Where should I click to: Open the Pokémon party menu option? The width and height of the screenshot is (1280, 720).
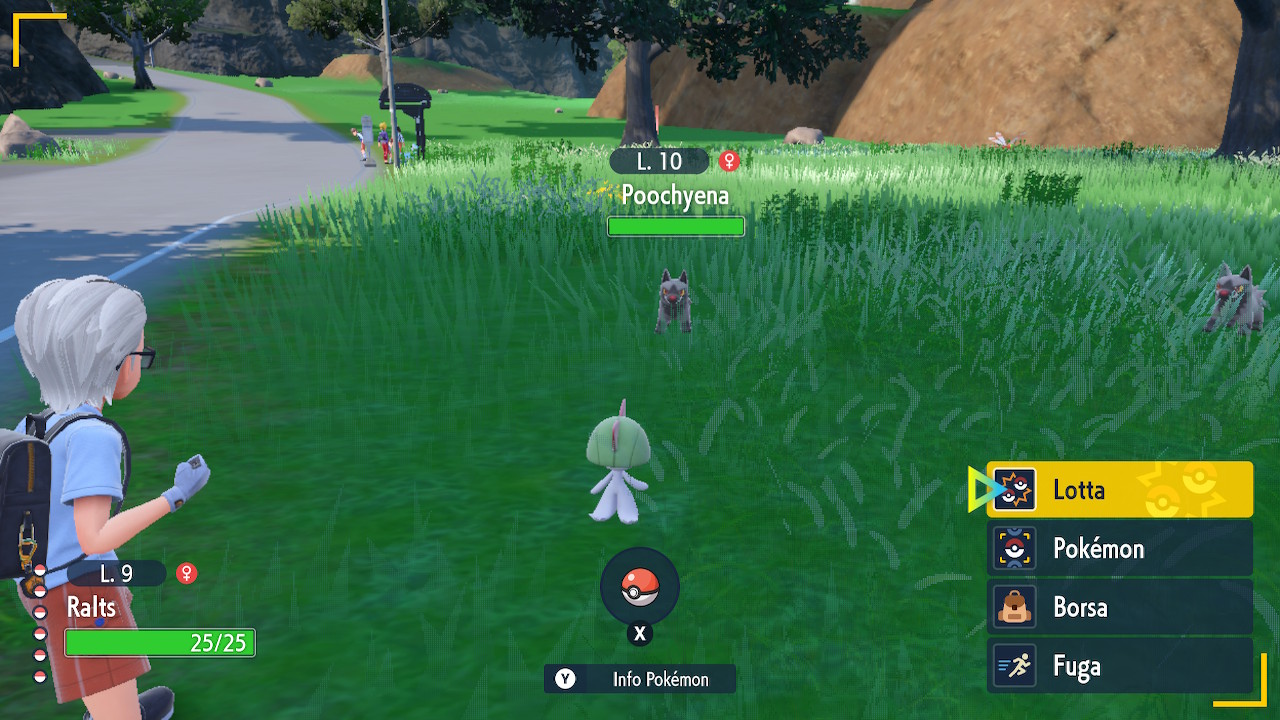1119,549
